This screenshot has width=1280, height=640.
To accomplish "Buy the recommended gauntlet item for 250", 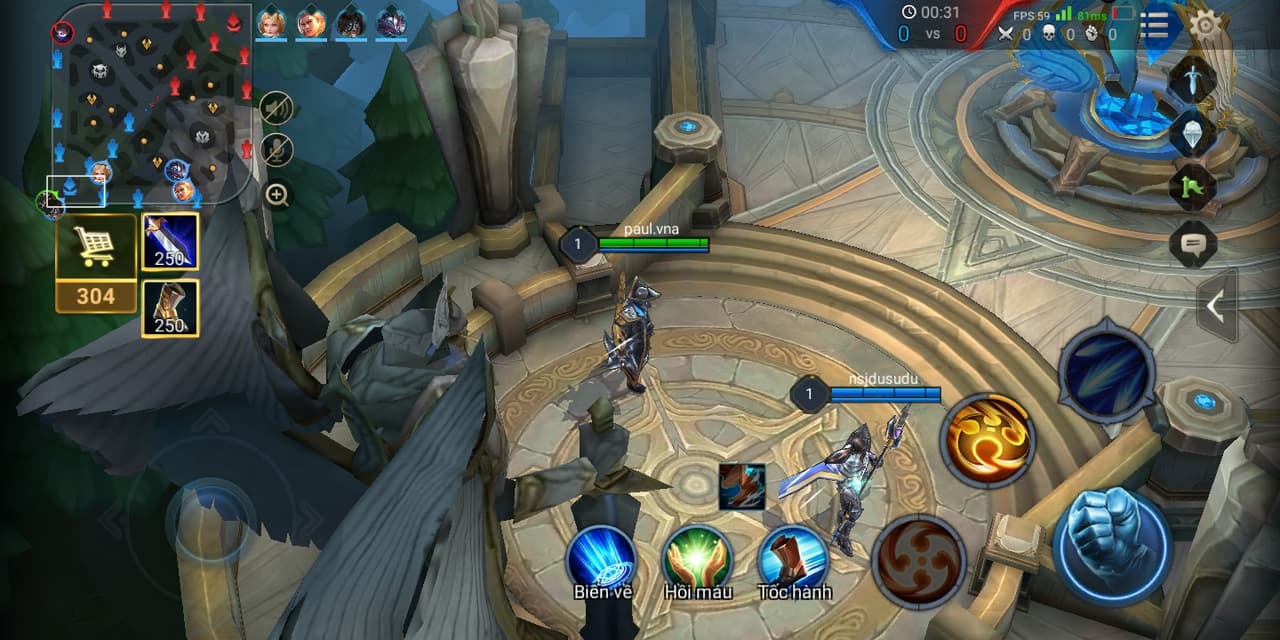I will (169, 308).
